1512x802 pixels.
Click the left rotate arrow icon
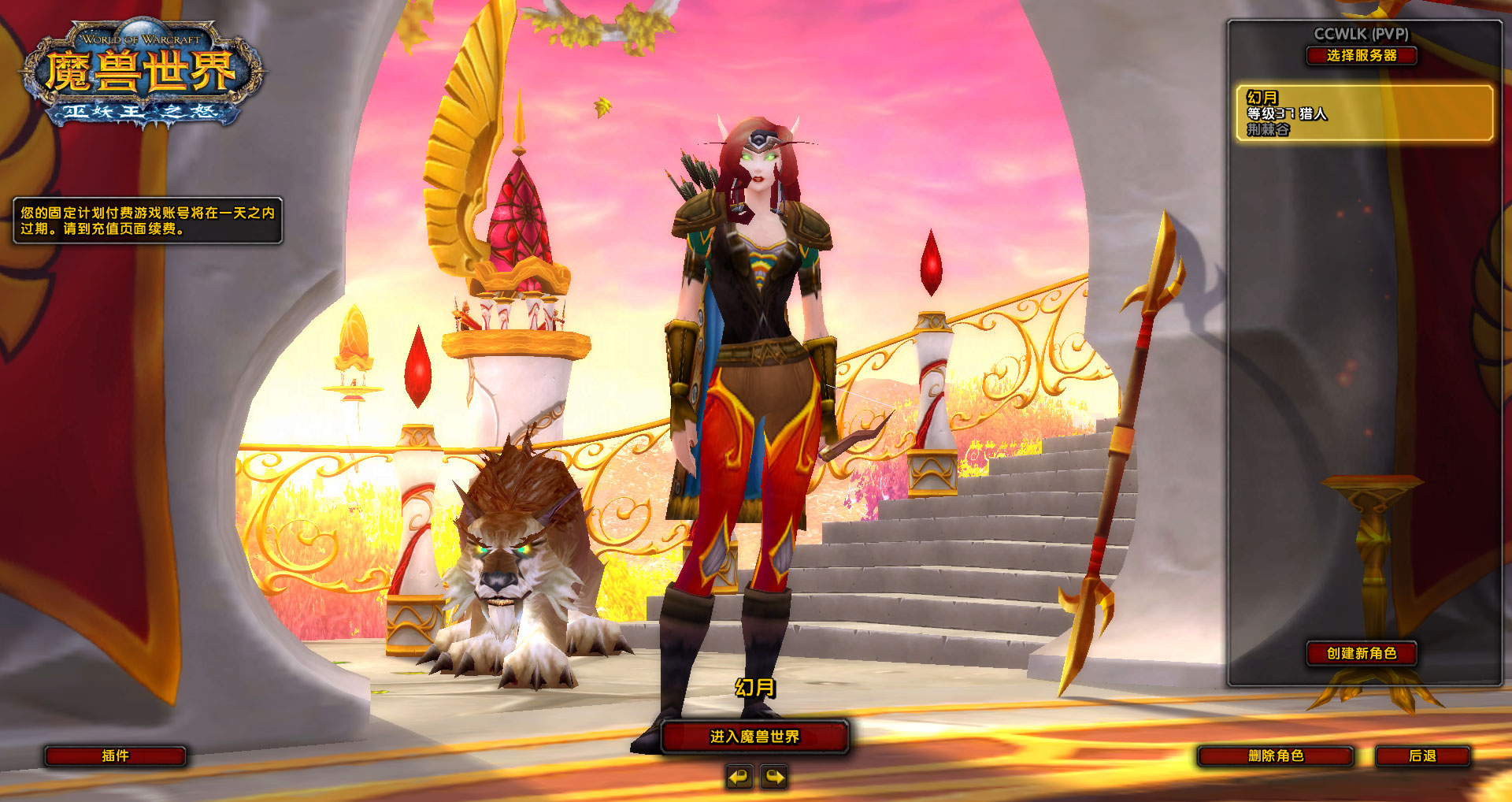click(739, 776)
